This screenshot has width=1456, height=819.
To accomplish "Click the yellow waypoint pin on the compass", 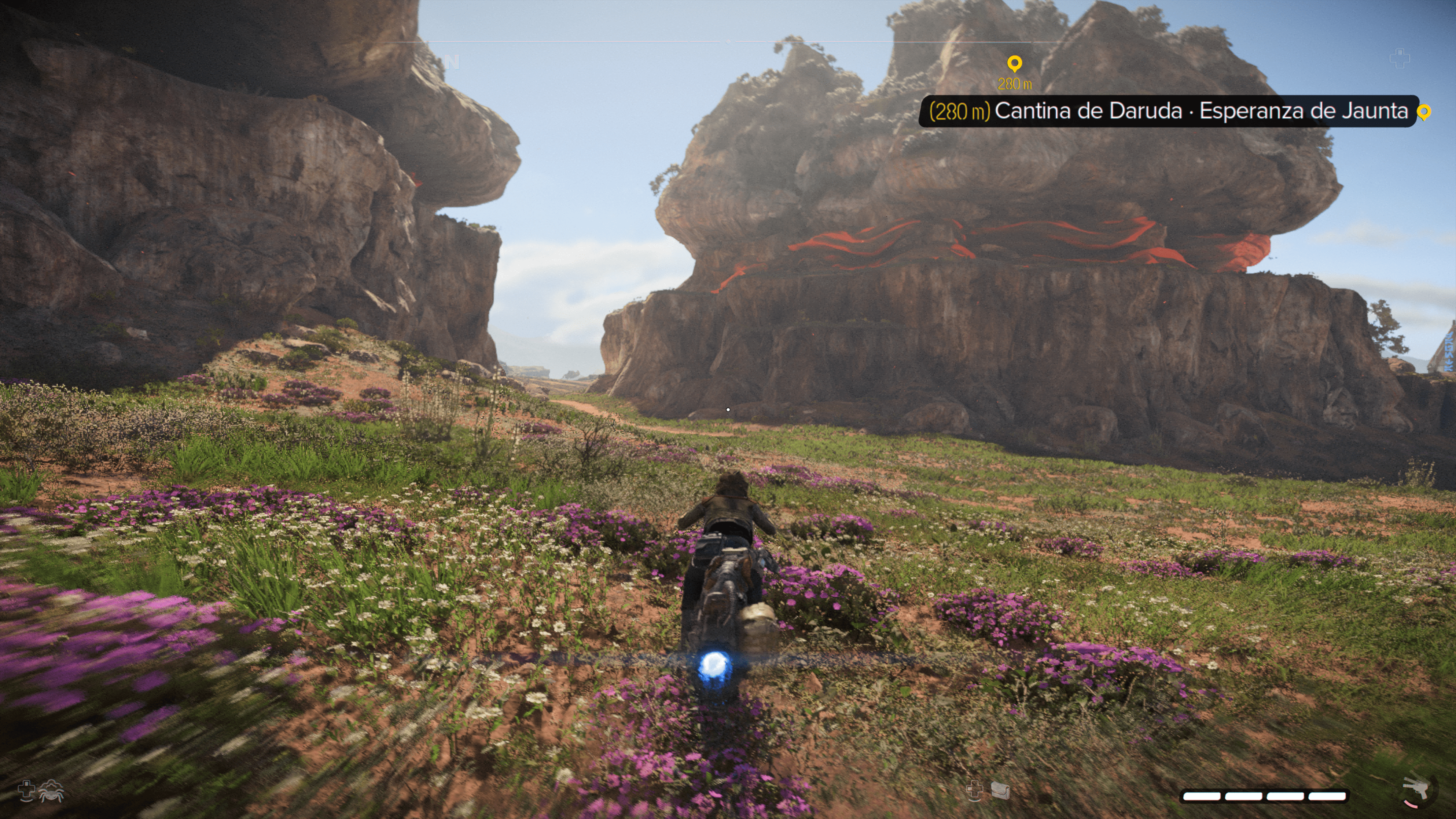I will (x=1015, y=63).
